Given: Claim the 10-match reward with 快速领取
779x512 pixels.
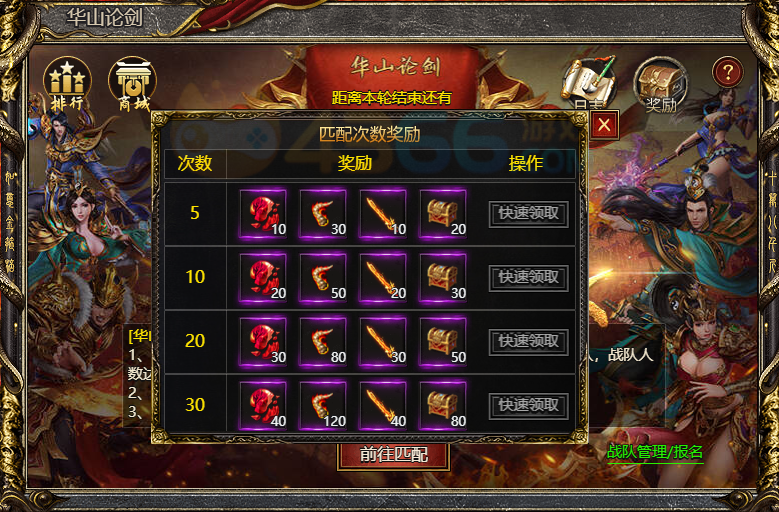Looking at the screenshot, I should pos(529,277).
